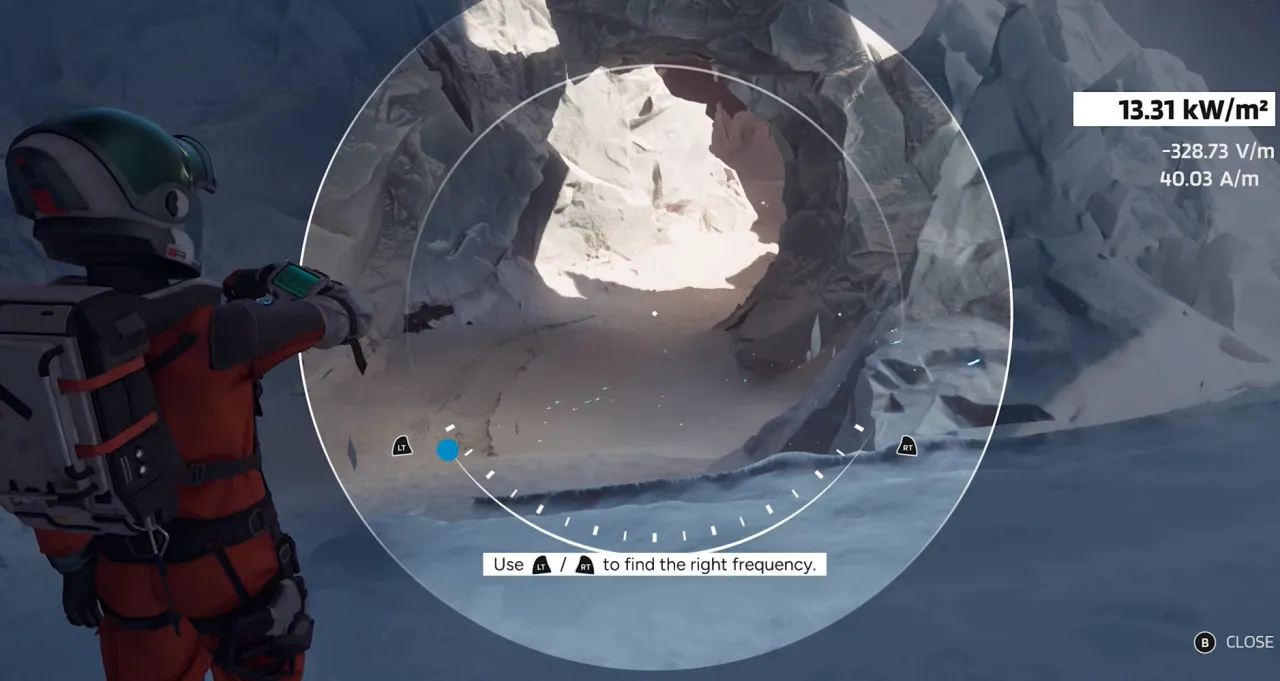
Task: Select the blue frequency marker on the dial
Action: point(448,450)
